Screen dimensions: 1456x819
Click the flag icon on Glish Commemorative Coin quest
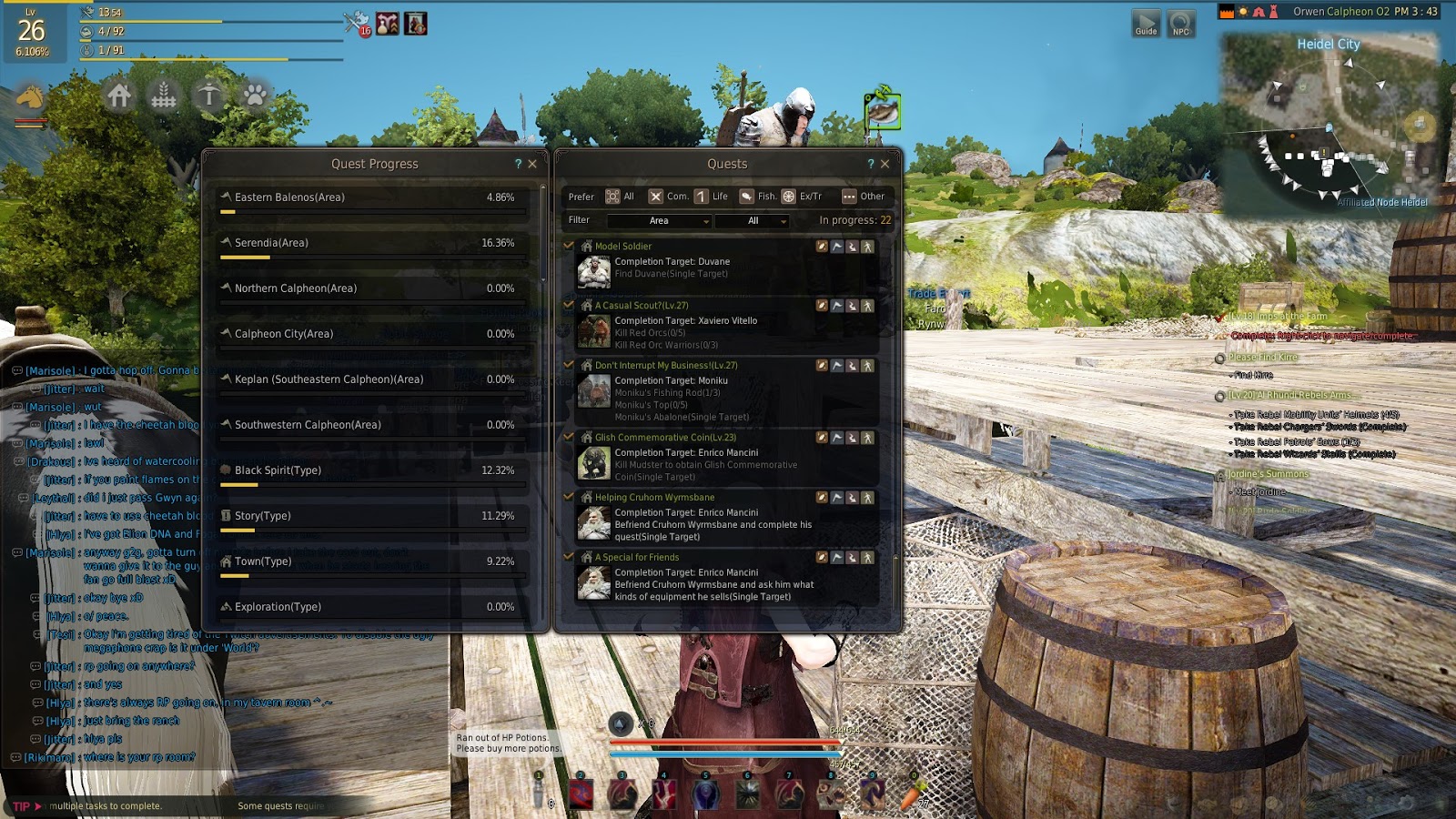tap(837, 438)
